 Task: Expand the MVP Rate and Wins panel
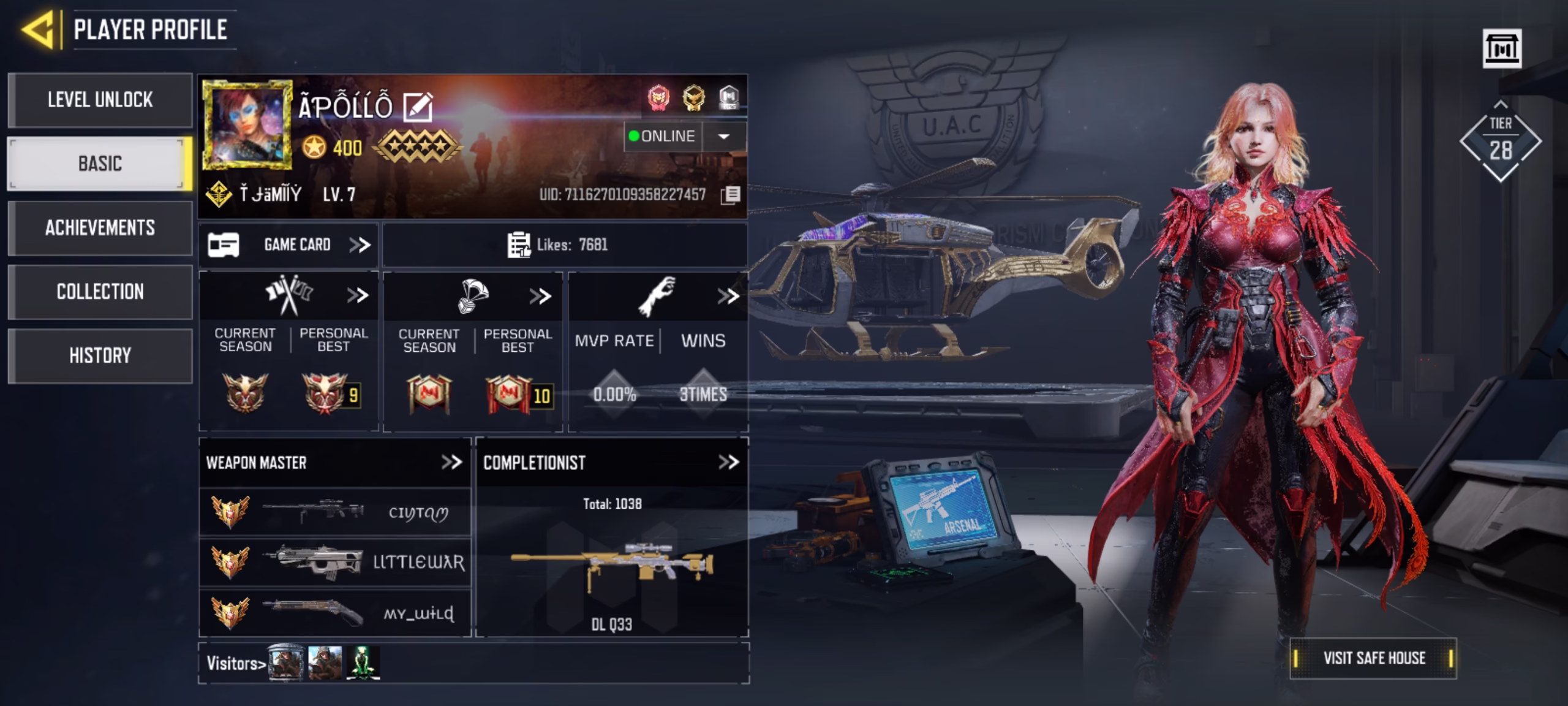(728, 297)
